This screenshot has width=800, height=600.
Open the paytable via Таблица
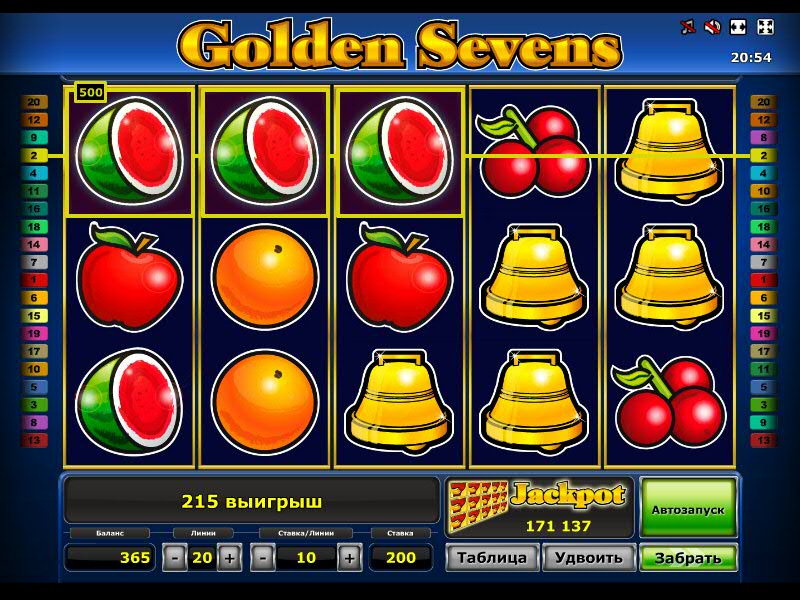pyautogui.click(x=492, y=558)
